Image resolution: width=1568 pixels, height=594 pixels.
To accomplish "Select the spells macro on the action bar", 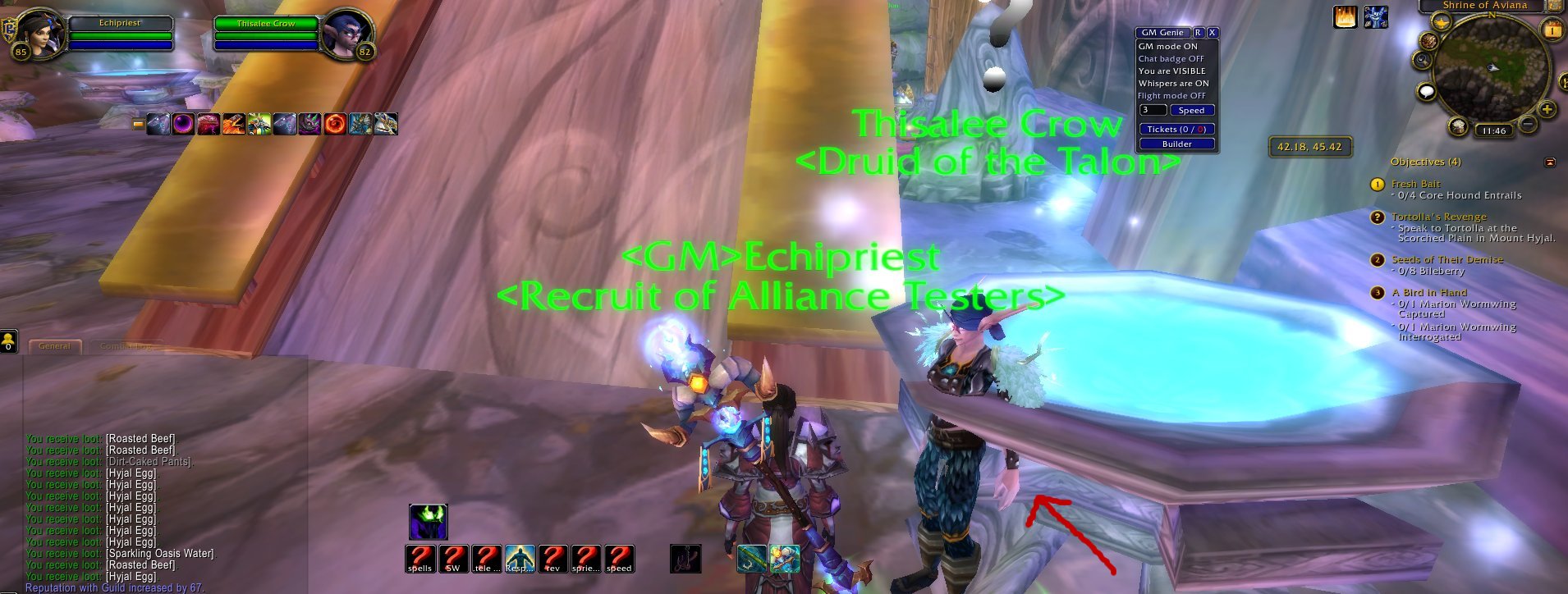I will pyautogui.click(x=420, y=558).
